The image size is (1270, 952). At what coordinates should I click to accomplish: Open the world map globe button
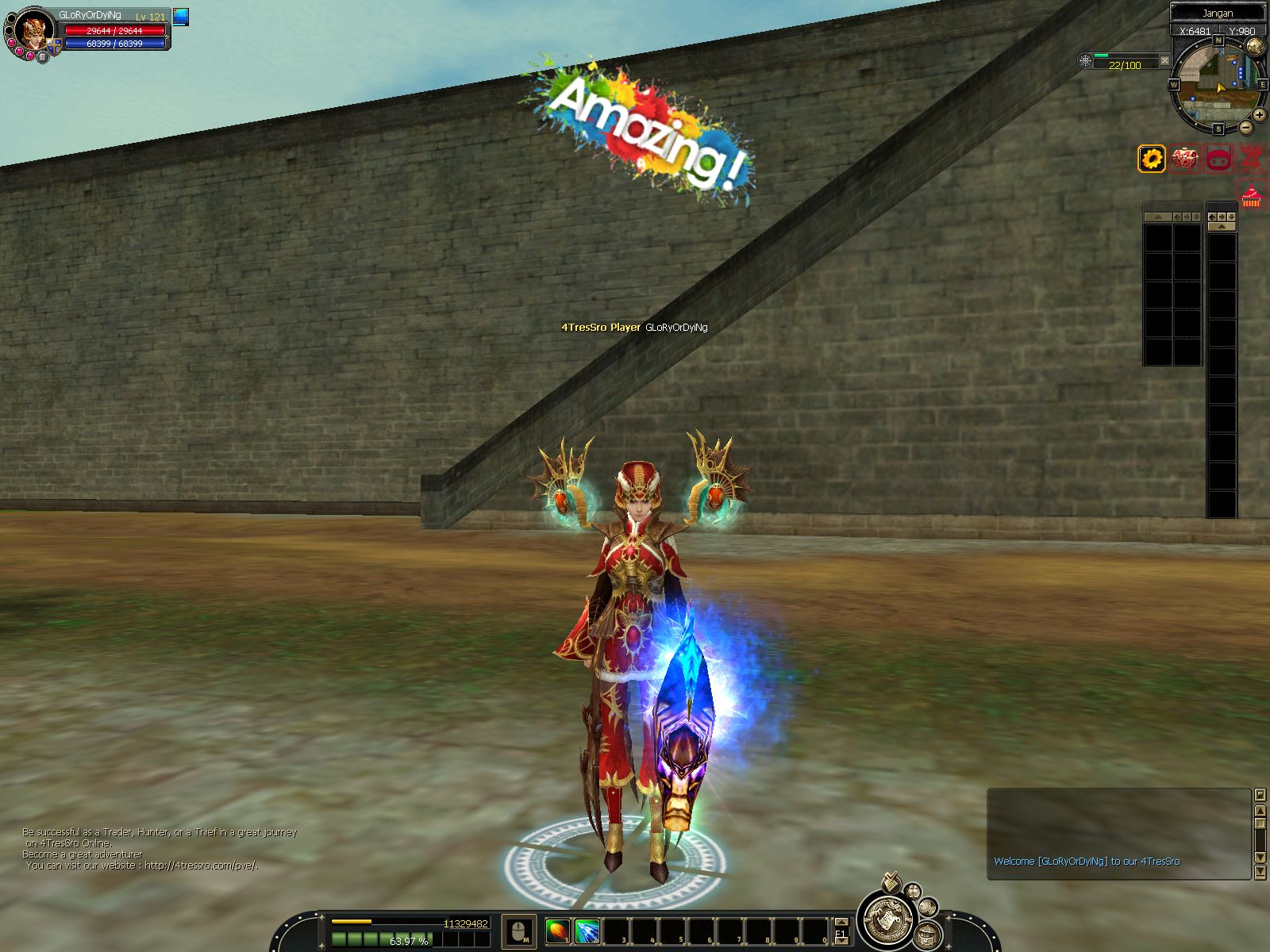point(1255,46)
